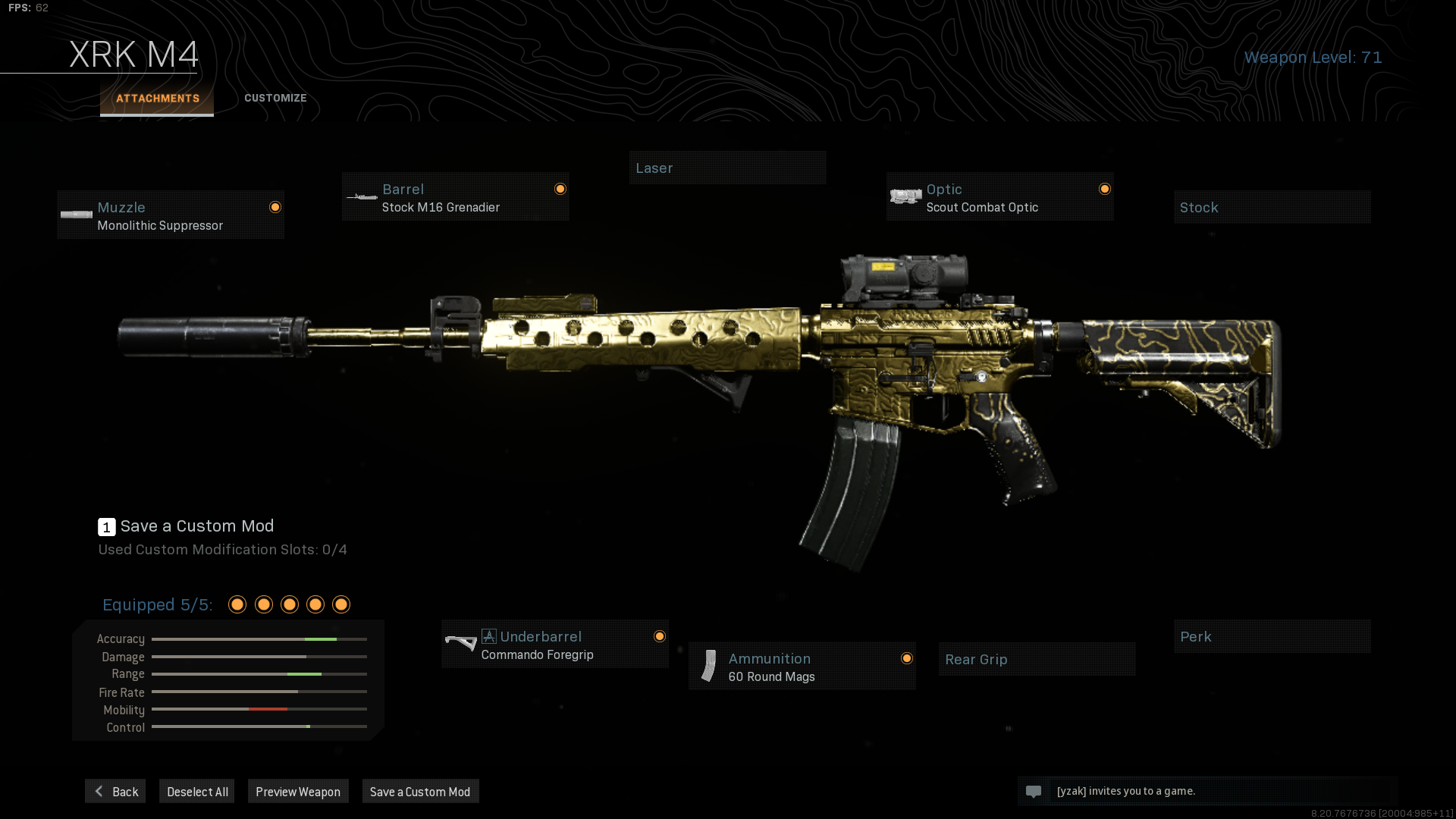Toggle the orange indicator on the Ammunition slot
The width and height of the screenshot is (1456, 819).
click(x=907, y=658)
